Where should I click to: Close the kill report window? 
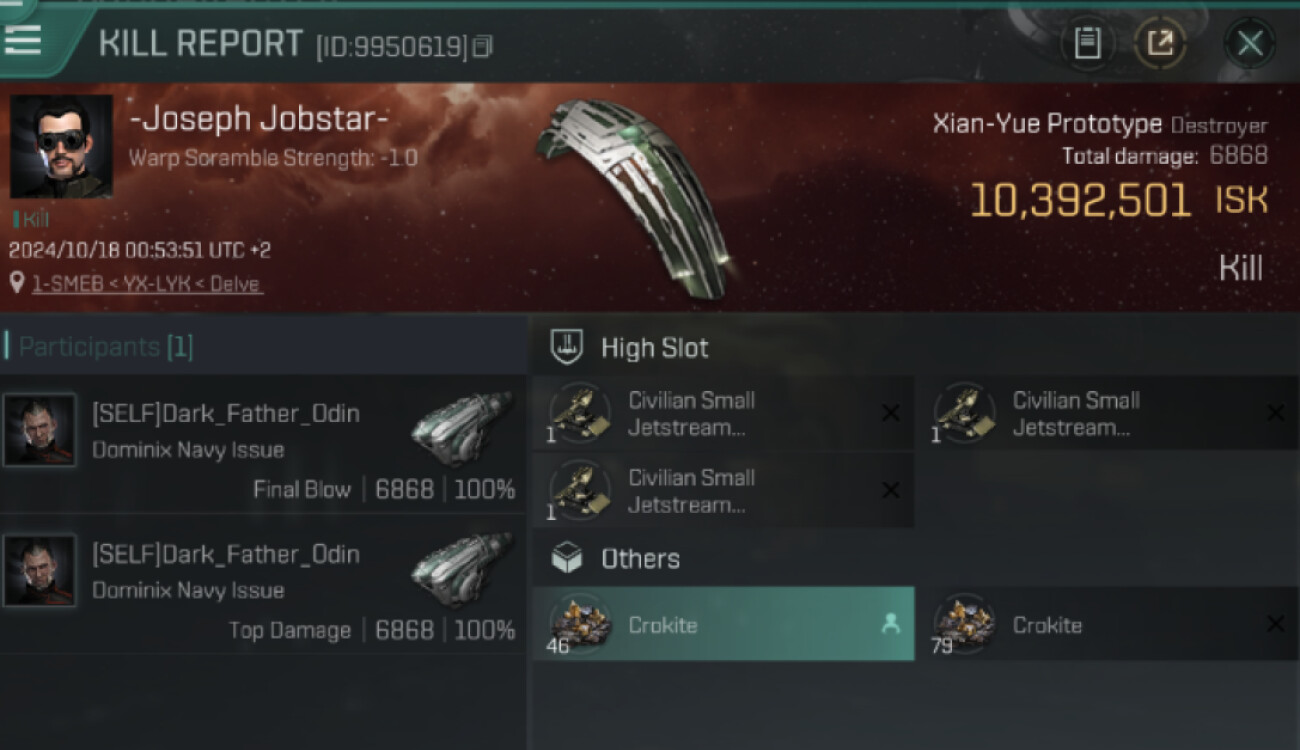pyautogui.click(x=1249, y=44)
